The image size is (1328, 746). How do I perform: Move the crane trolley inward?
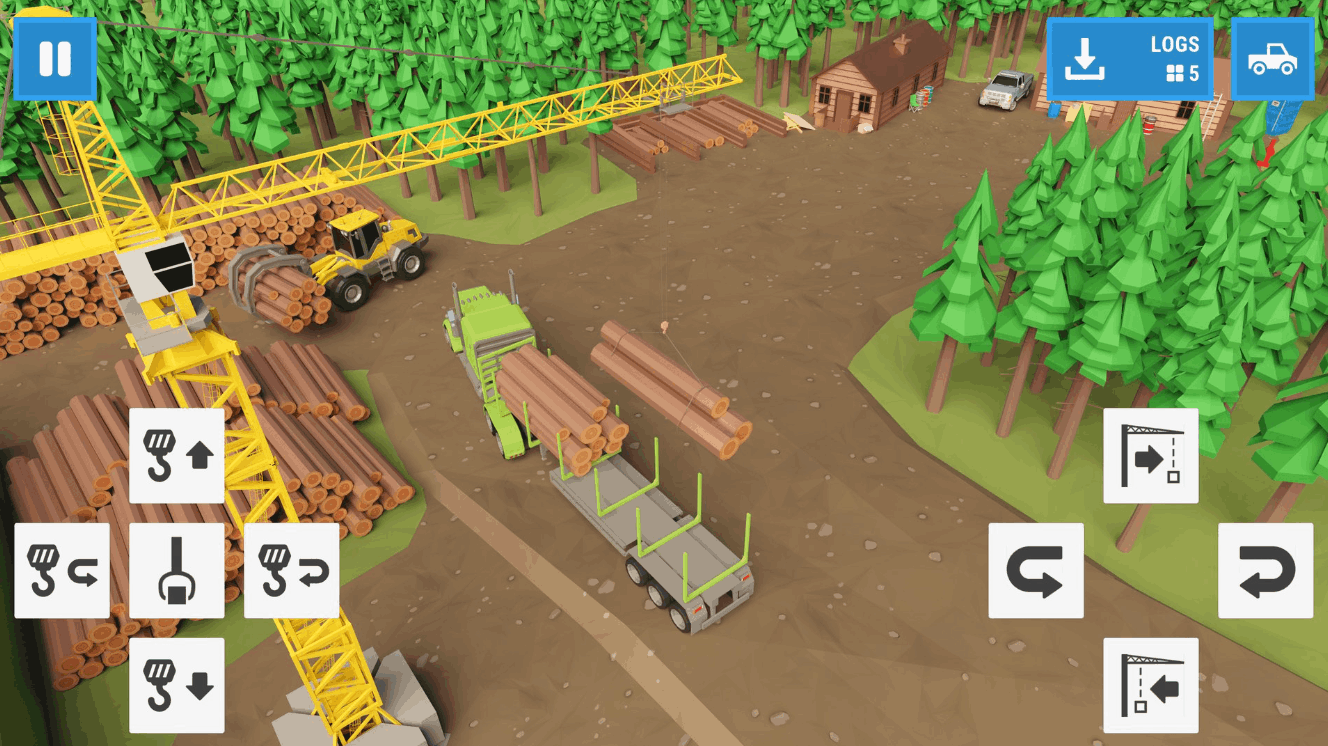coord(1151,686)
